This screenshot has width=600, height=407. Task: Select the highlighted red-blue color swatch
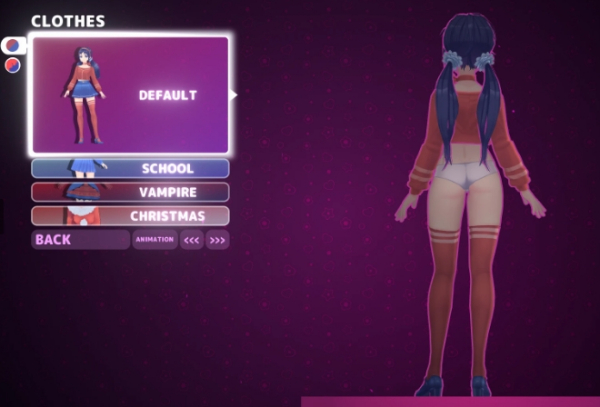(13, 46)
